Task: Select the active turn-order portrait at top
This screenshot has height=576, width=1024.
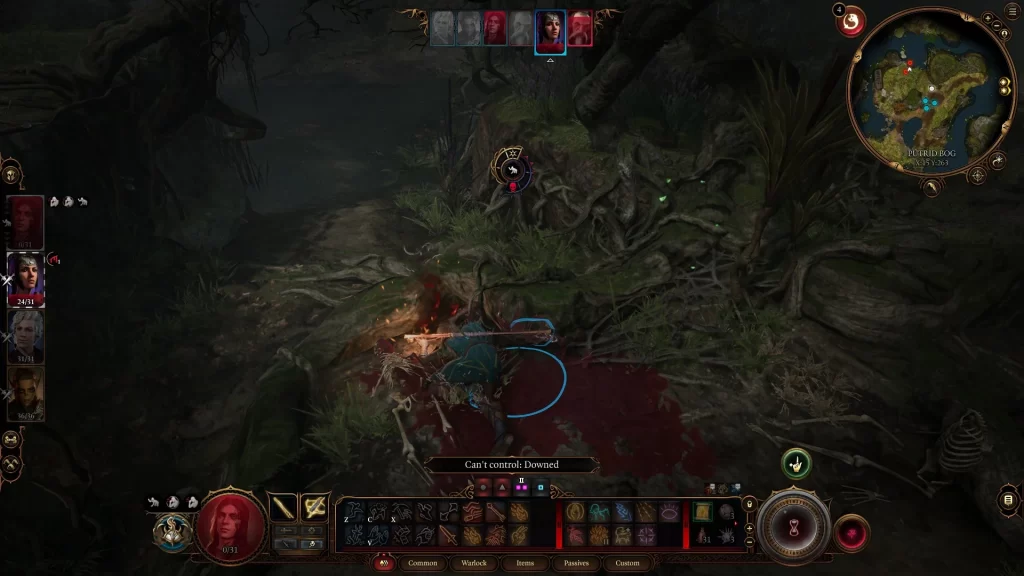Action: [x=550, y=30]
